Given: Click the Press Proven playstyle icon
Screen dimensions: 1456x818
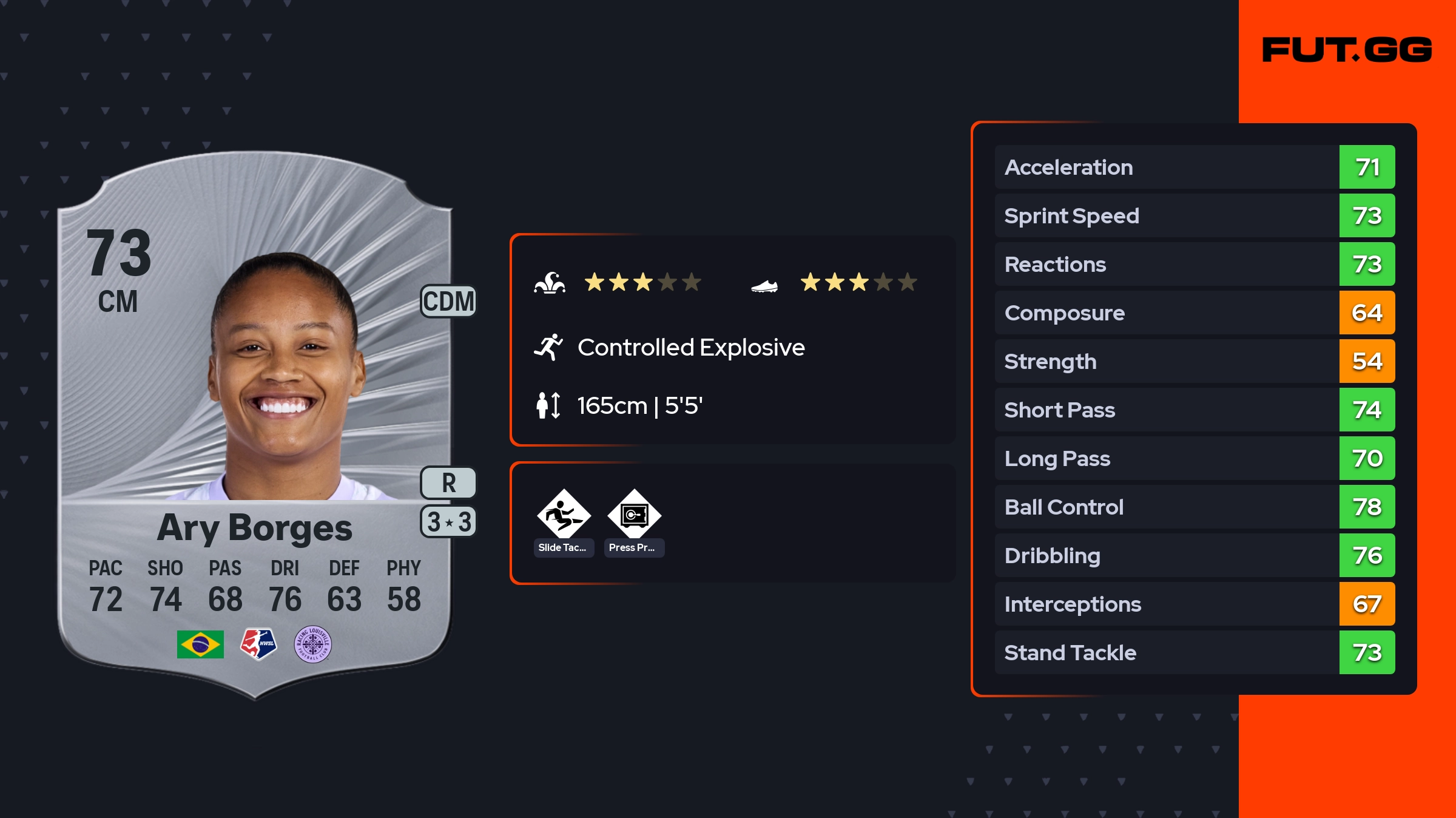Looking at the screenshot, I should click(634, 515).
